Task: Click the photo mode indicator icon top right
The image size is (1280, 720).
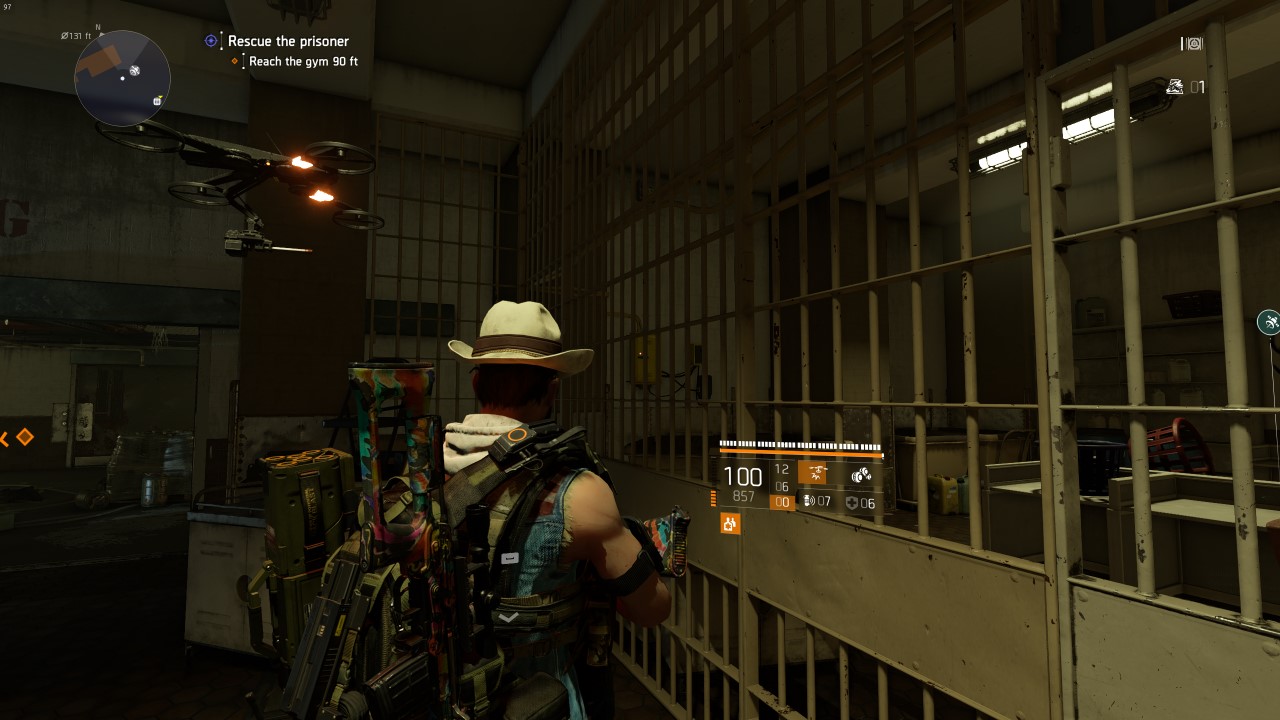Action: [x=1192, y=44]
